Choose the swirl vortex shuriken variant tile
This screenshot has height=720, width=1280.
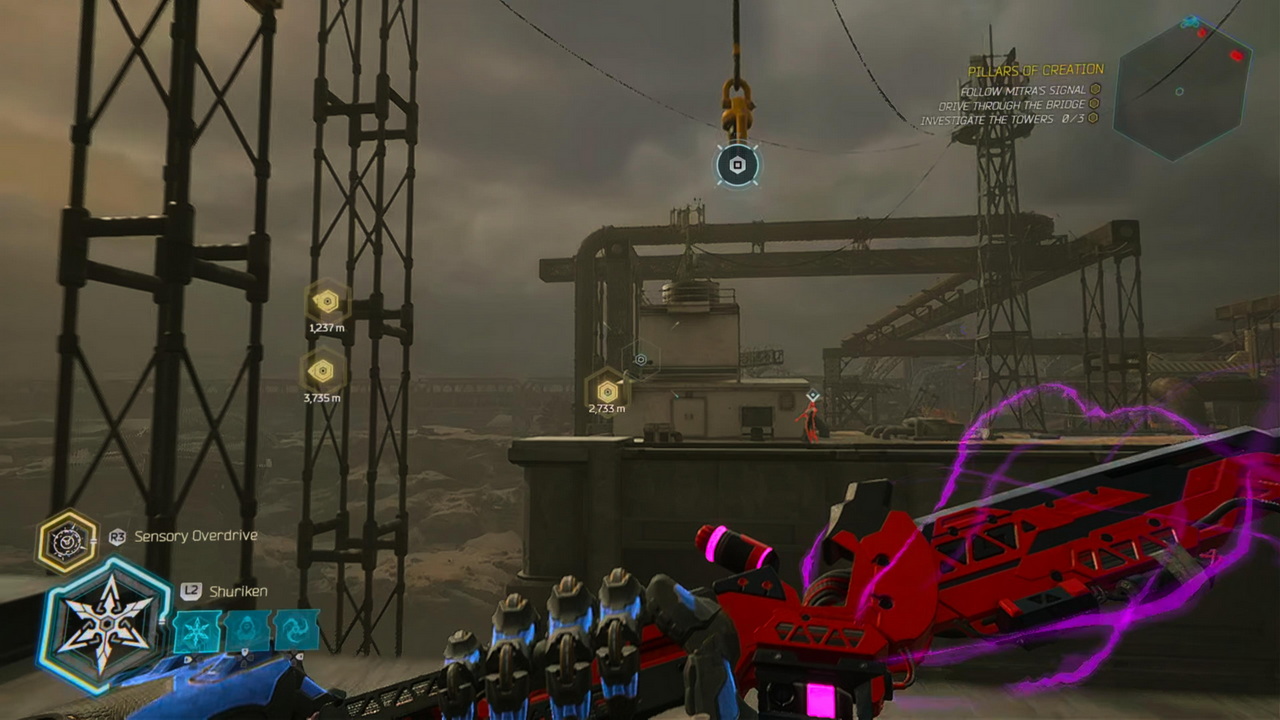[297, 631]
